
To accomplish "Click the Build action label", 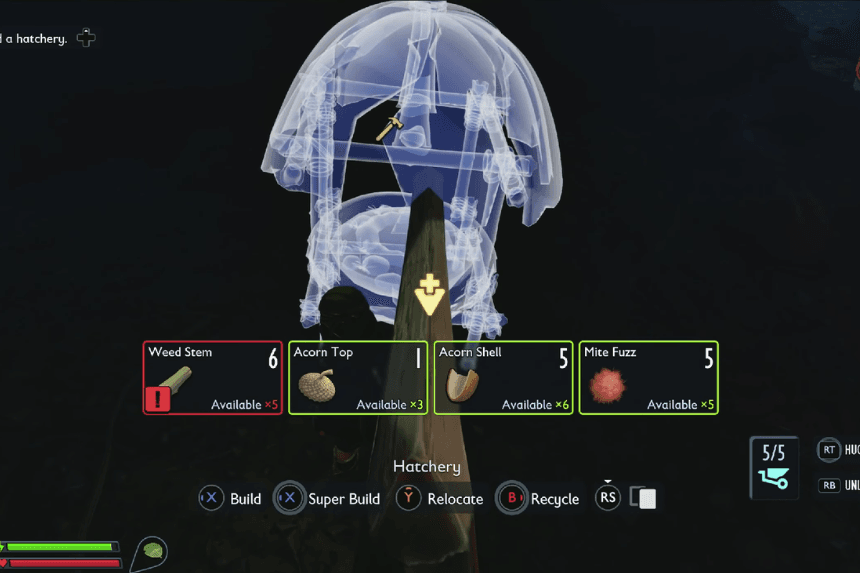I will [x=245, y=499].
